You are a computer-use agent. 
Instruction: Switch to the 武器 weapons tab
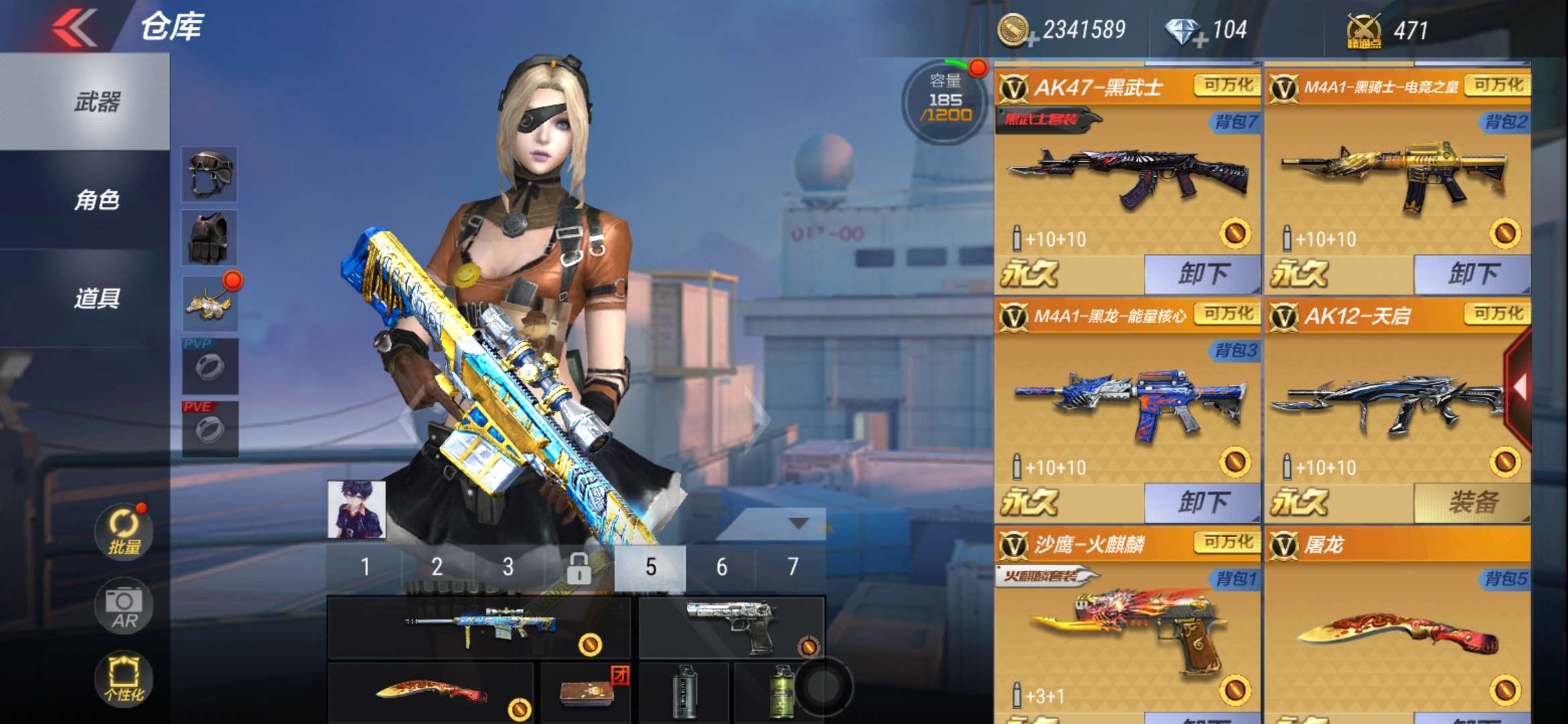pos(96,103)
